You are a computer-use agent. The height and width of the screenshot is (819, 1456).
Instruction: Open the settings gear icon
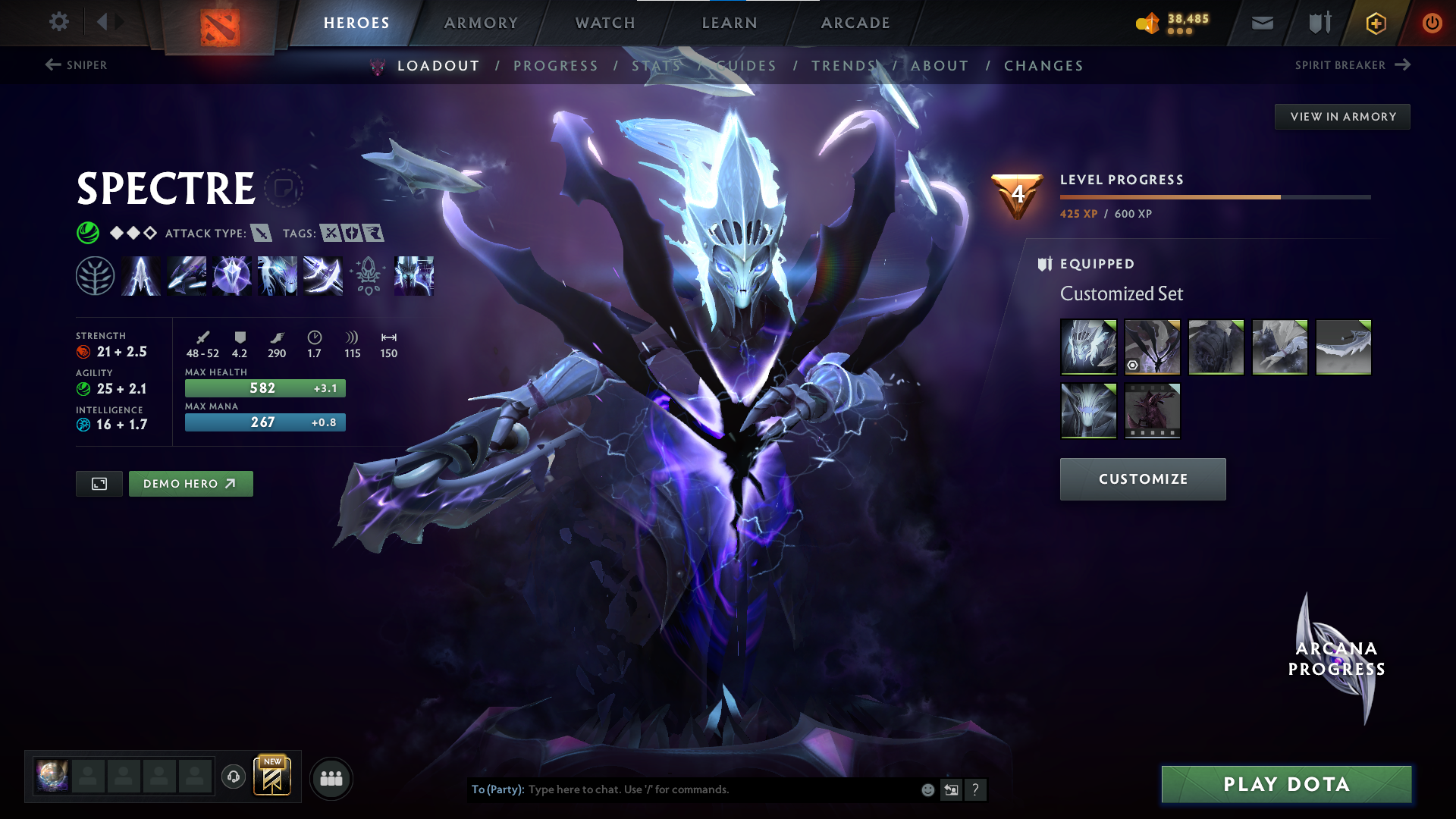[x=58, y=22]
